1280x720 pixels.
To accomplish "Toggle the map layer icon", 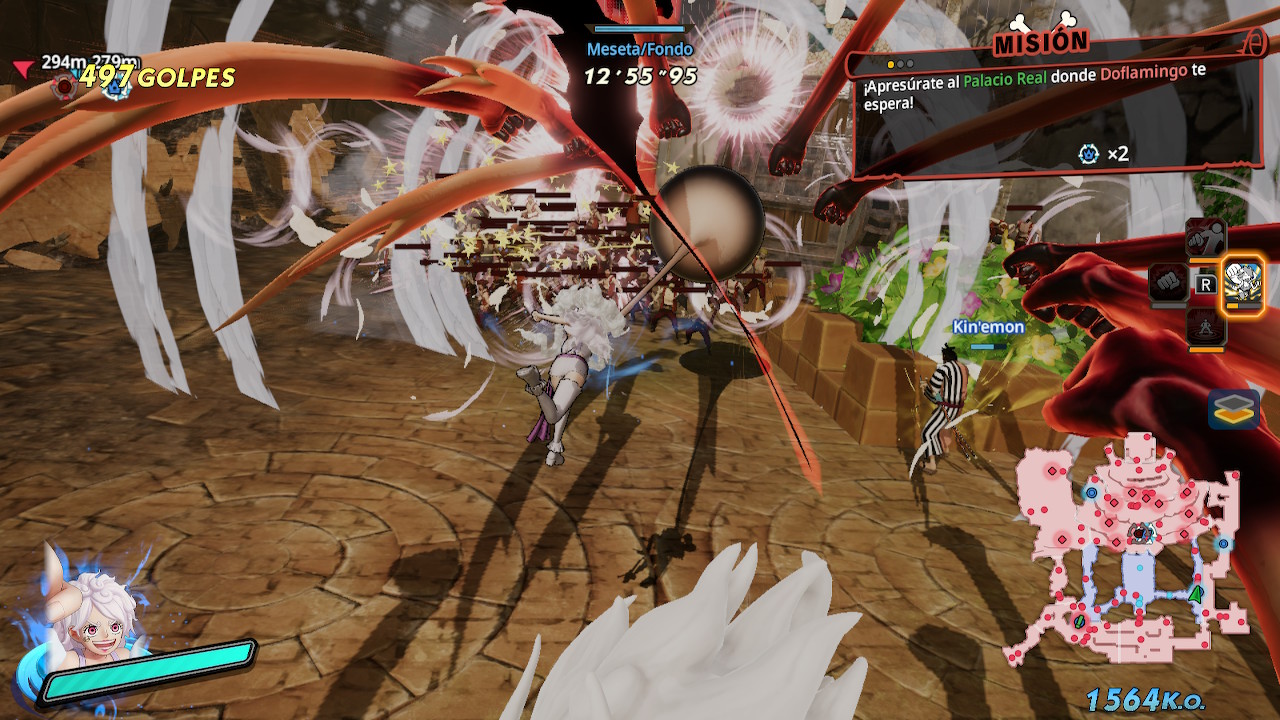I will click(x=1233, y=408).
